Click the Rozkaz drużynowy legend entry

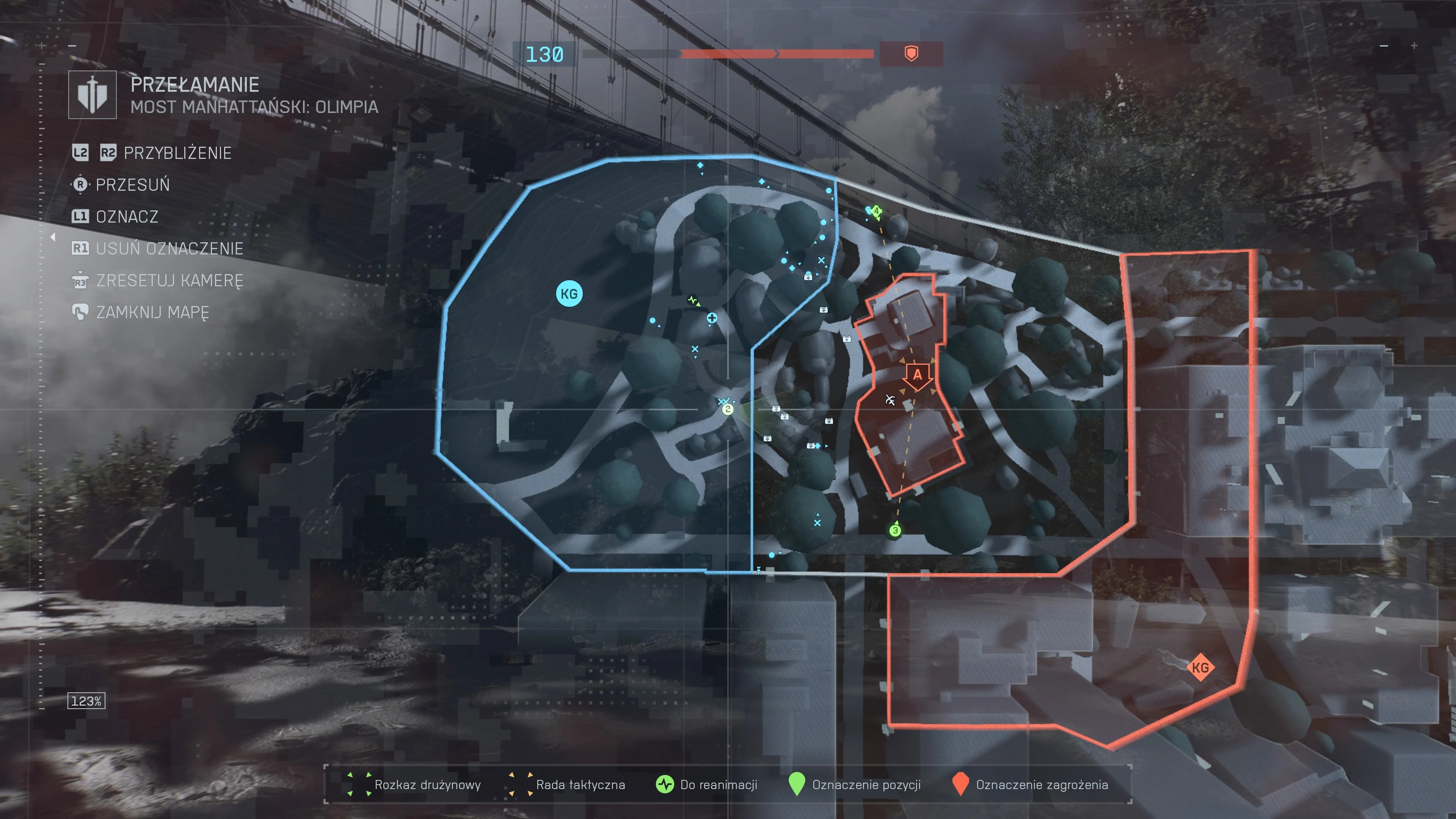416,784
